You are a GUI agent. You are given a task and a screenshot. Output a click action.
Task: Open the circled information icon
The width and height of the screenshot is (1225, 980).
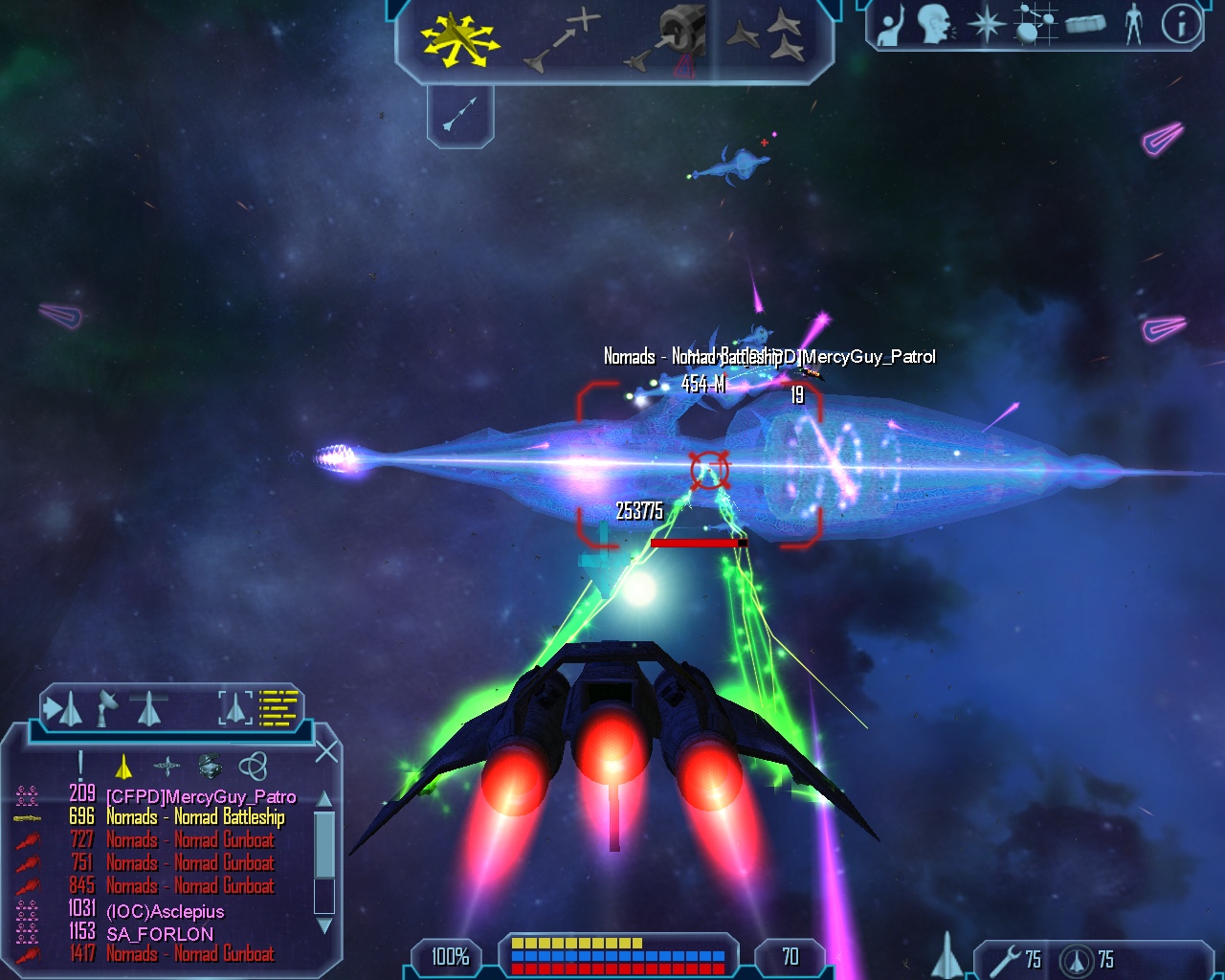(1182, 24)
